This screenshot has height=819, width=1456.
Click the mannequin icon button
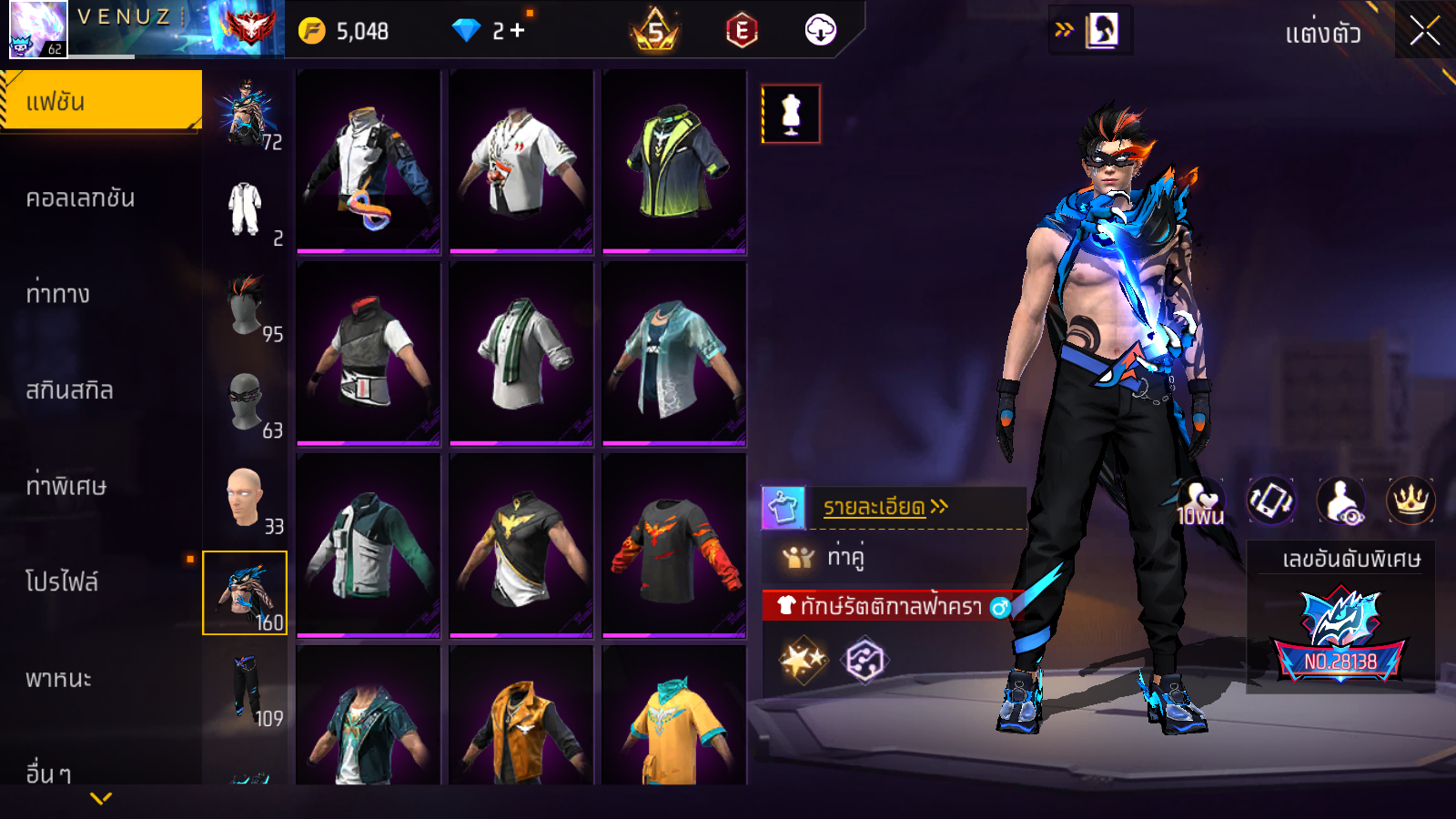[x=791, y=115]
